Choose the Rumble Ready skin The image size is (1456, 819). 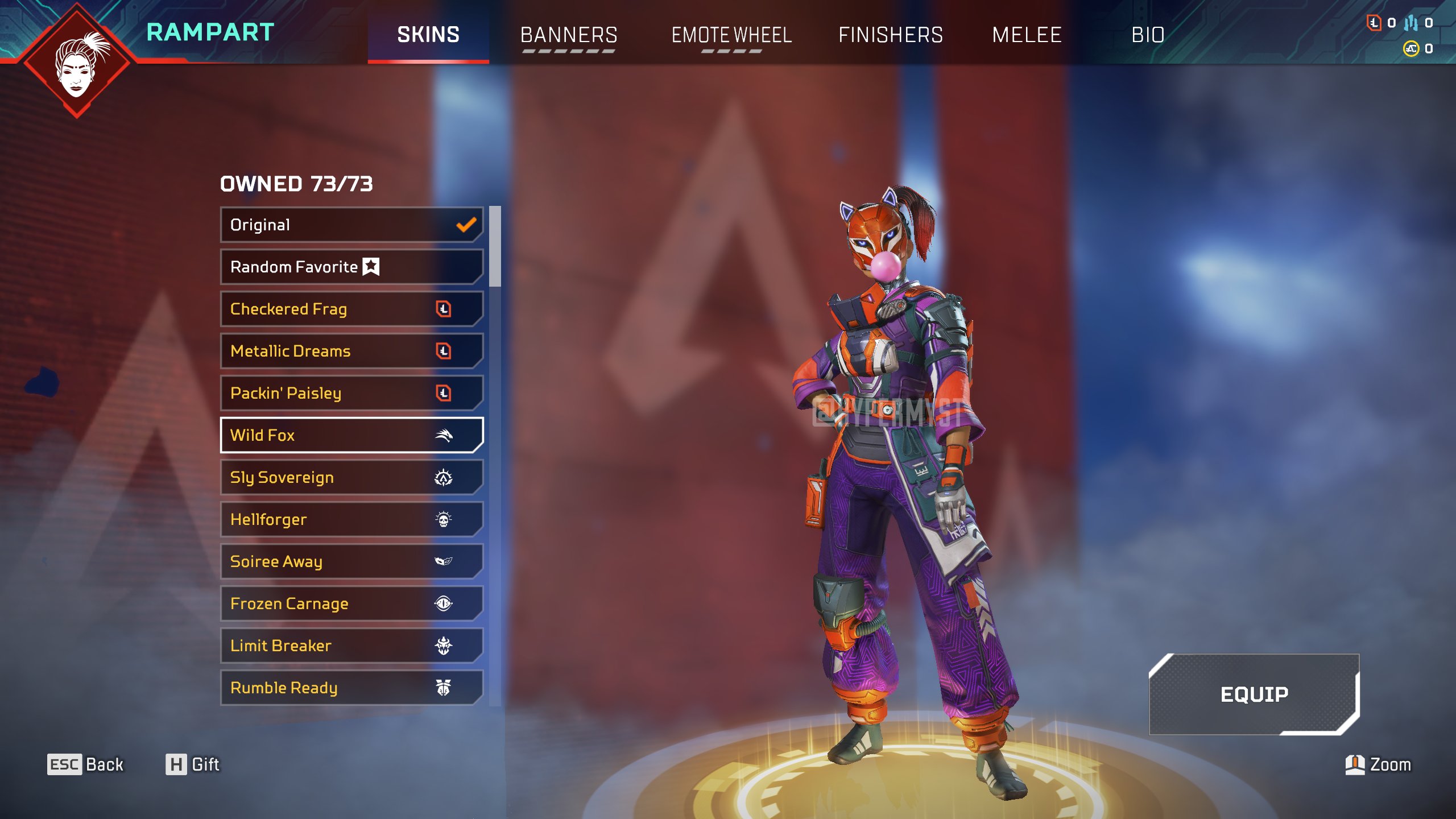tap(351, 688)
